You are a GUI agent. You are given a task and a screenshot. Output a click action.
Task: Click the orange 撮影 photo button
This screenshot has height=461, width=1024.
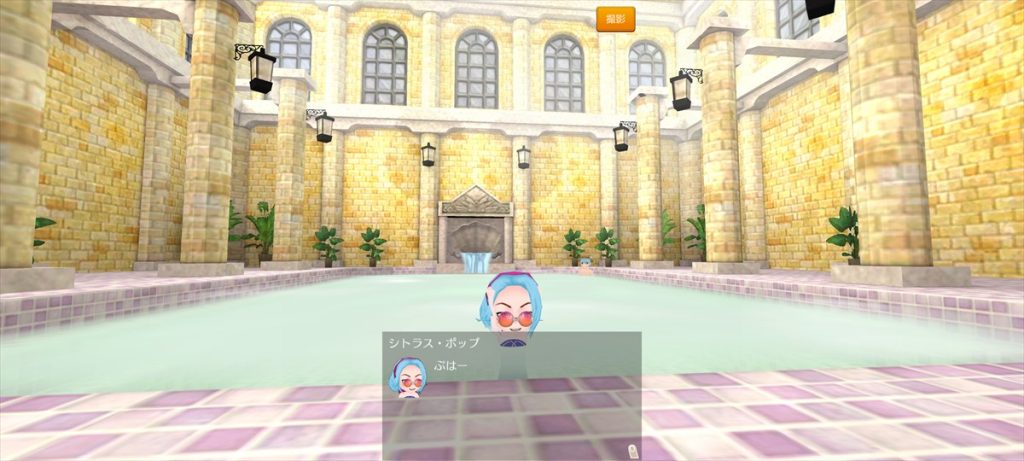point(615,19)
